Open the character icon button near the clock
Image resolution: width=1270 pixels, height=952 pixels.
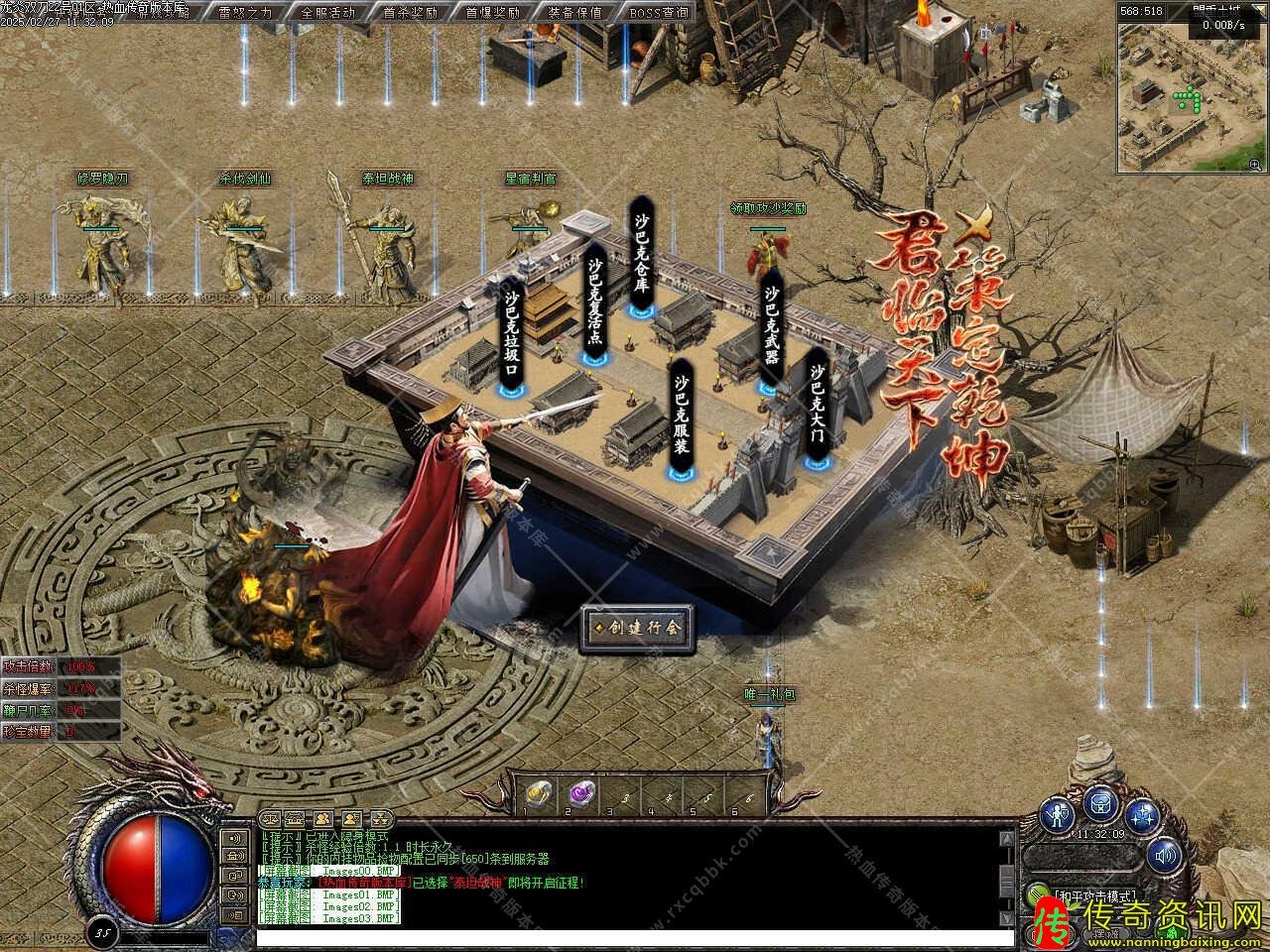click(1060, 815)
